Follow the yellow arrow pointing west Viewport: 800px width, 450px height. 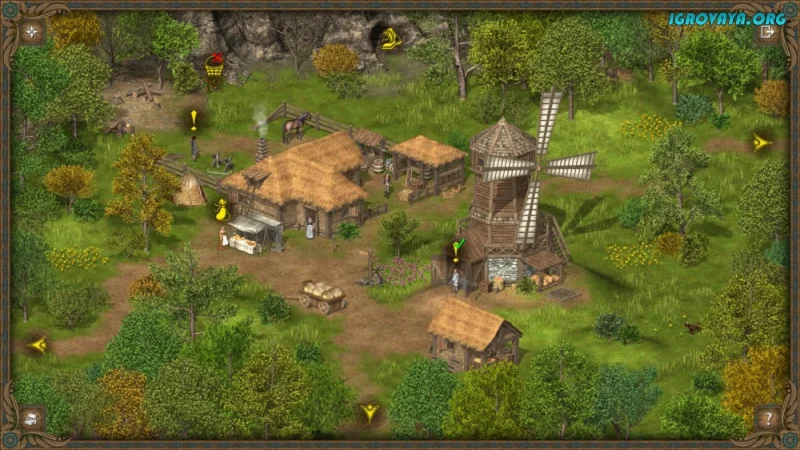point(39,345)
